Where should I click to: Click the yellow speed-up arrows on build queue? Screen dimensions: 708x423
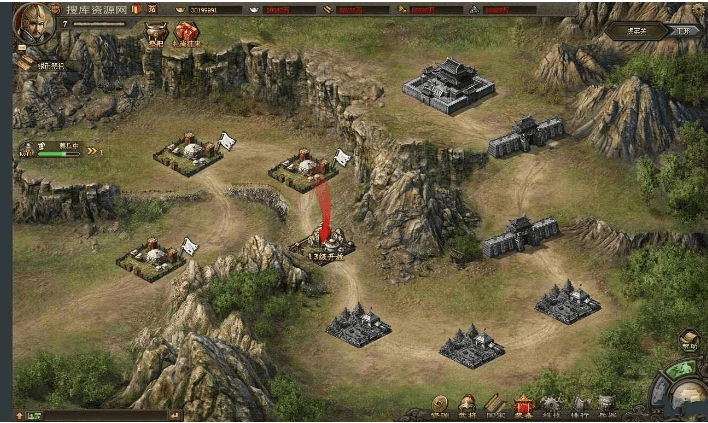92,152
